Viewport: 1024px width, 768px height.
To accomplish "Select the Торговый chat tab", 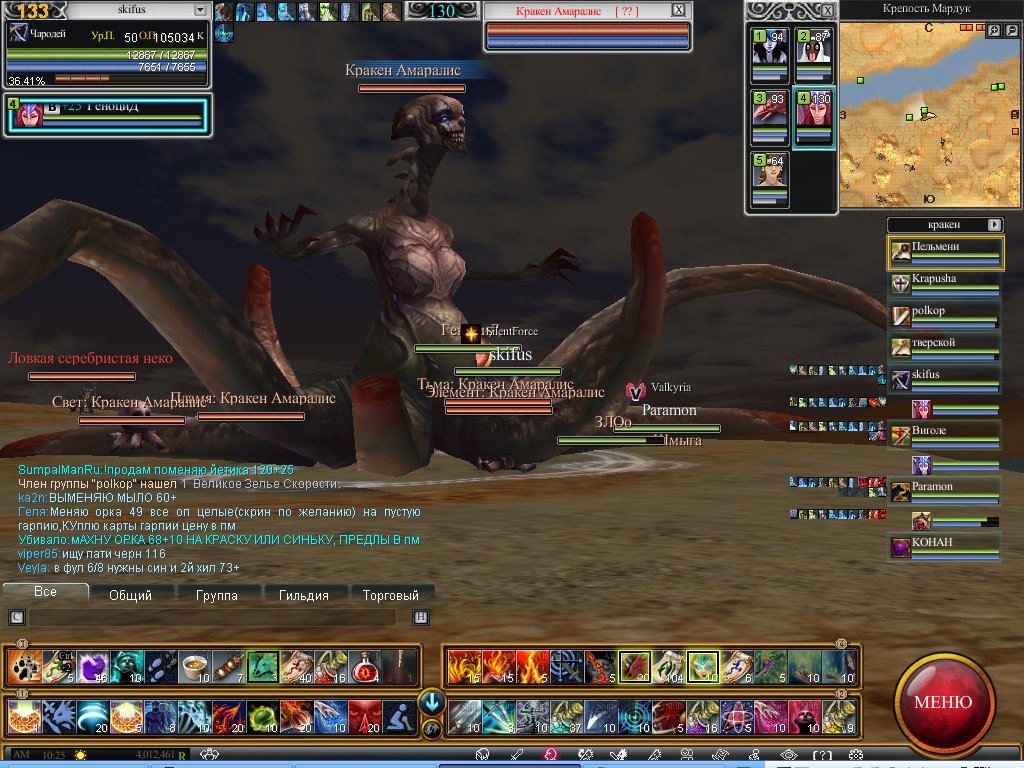I will (x=390, y=595).
